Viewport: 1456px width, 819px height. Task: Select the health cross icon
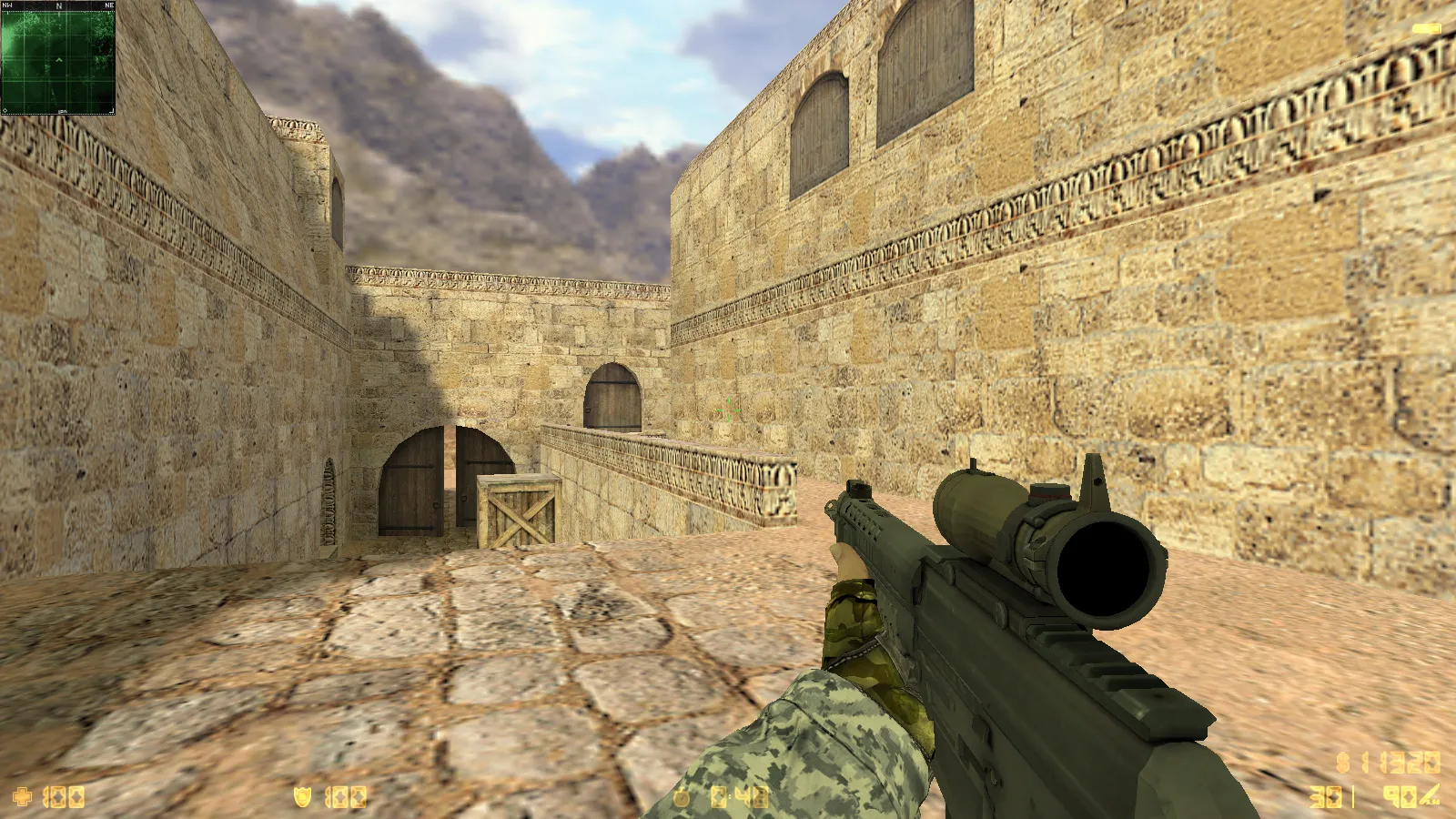(x=22, y=798)
